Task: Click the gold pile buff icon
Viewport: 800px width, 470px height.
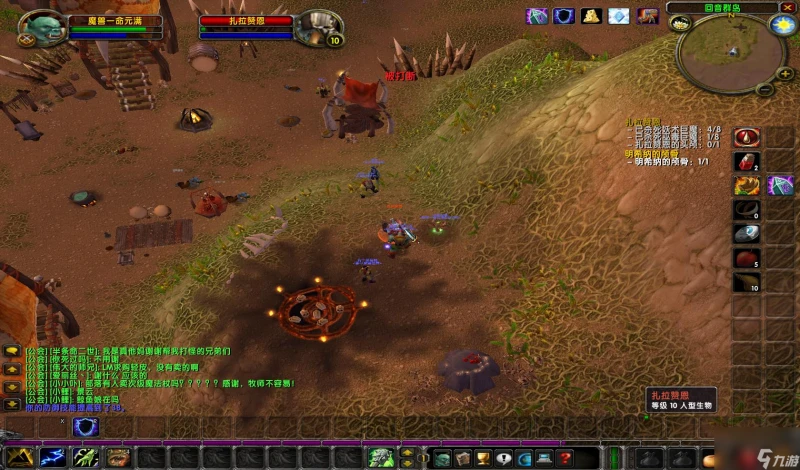Action: point(591,16)
